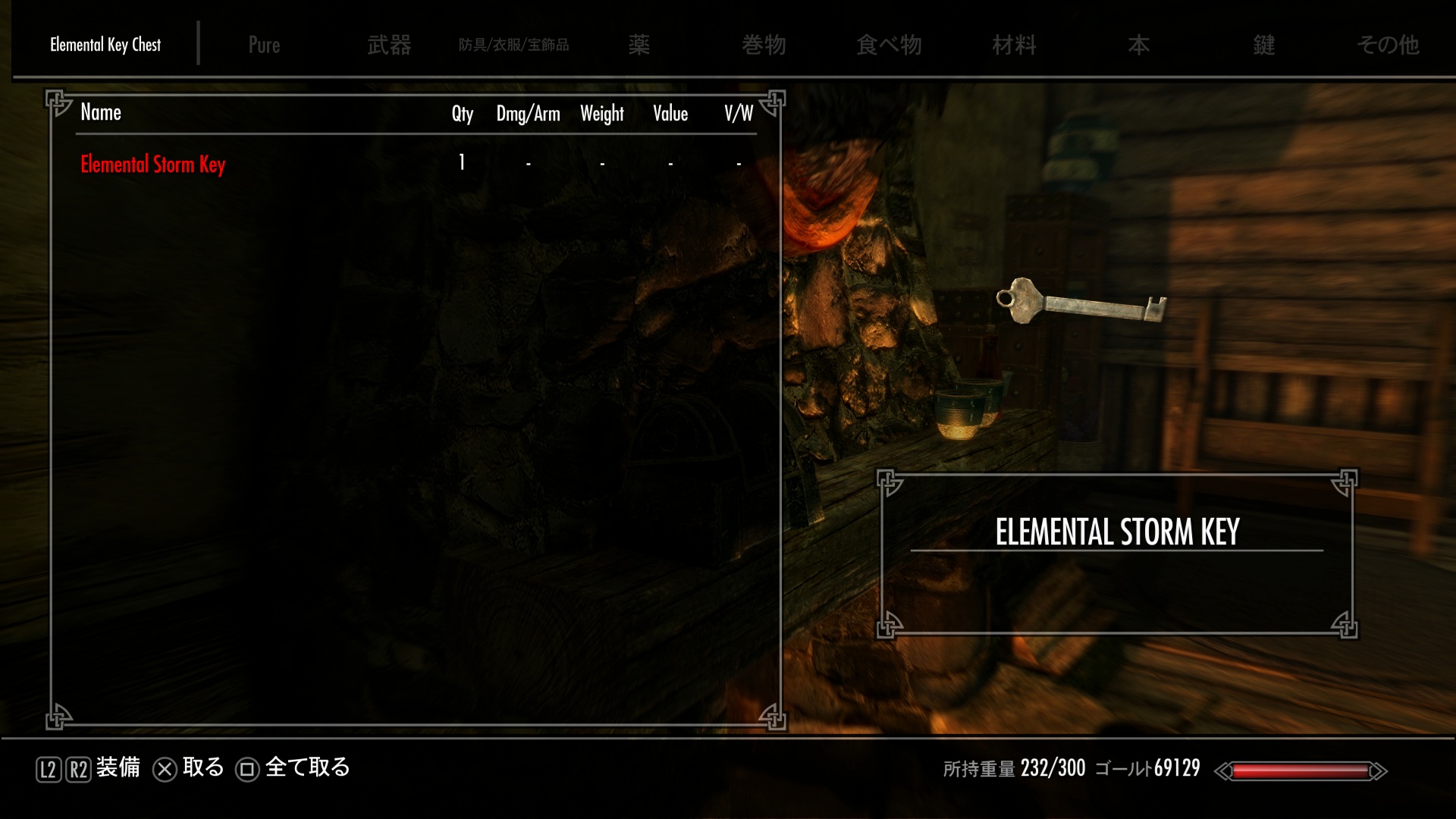1456x819 pixels.
Task: Open the Pure category tab
Action: pyautogui.click(x=264, y=45)
